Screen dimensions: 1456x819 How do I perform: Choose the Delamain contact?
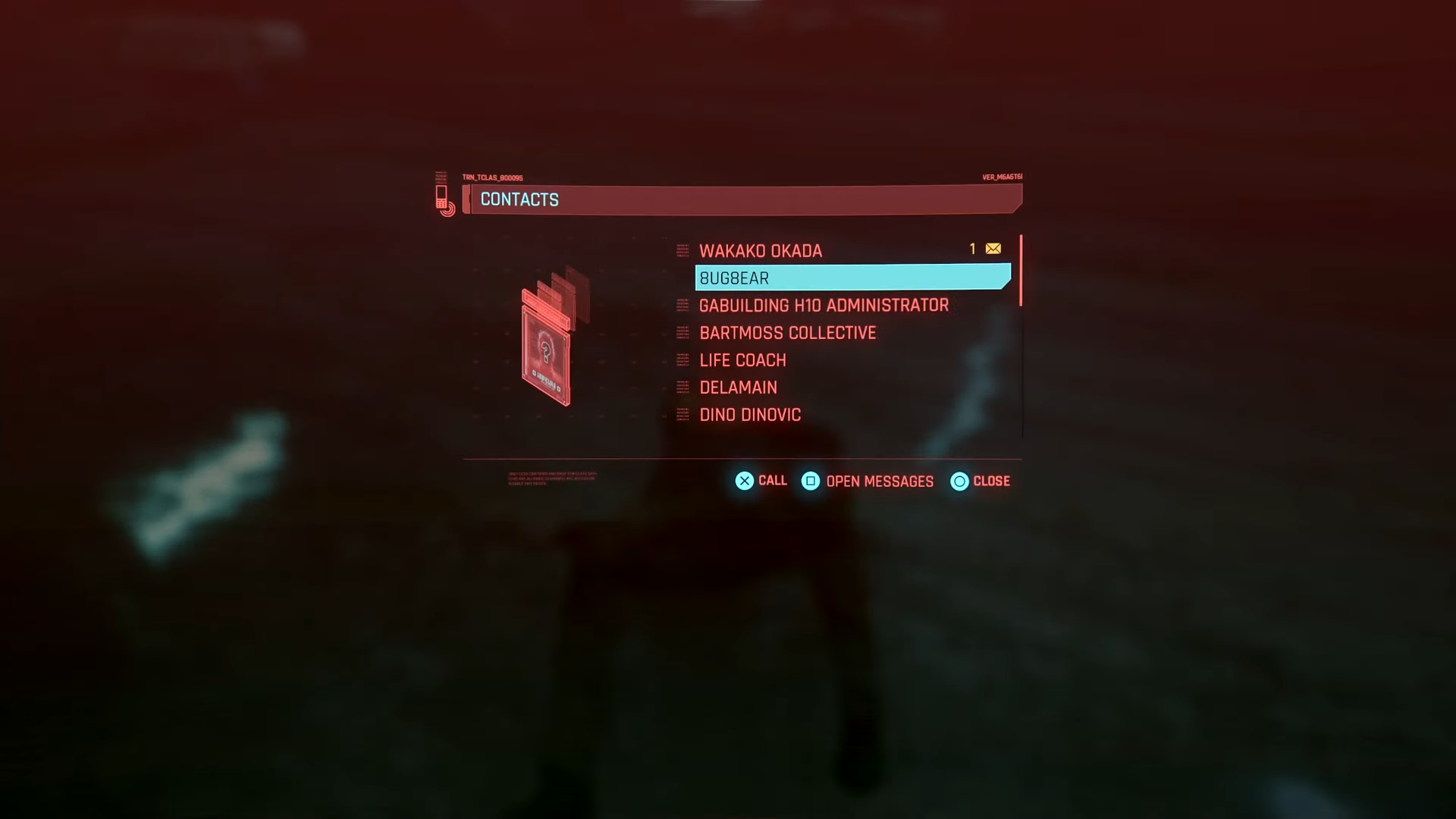tap(739, 388)
